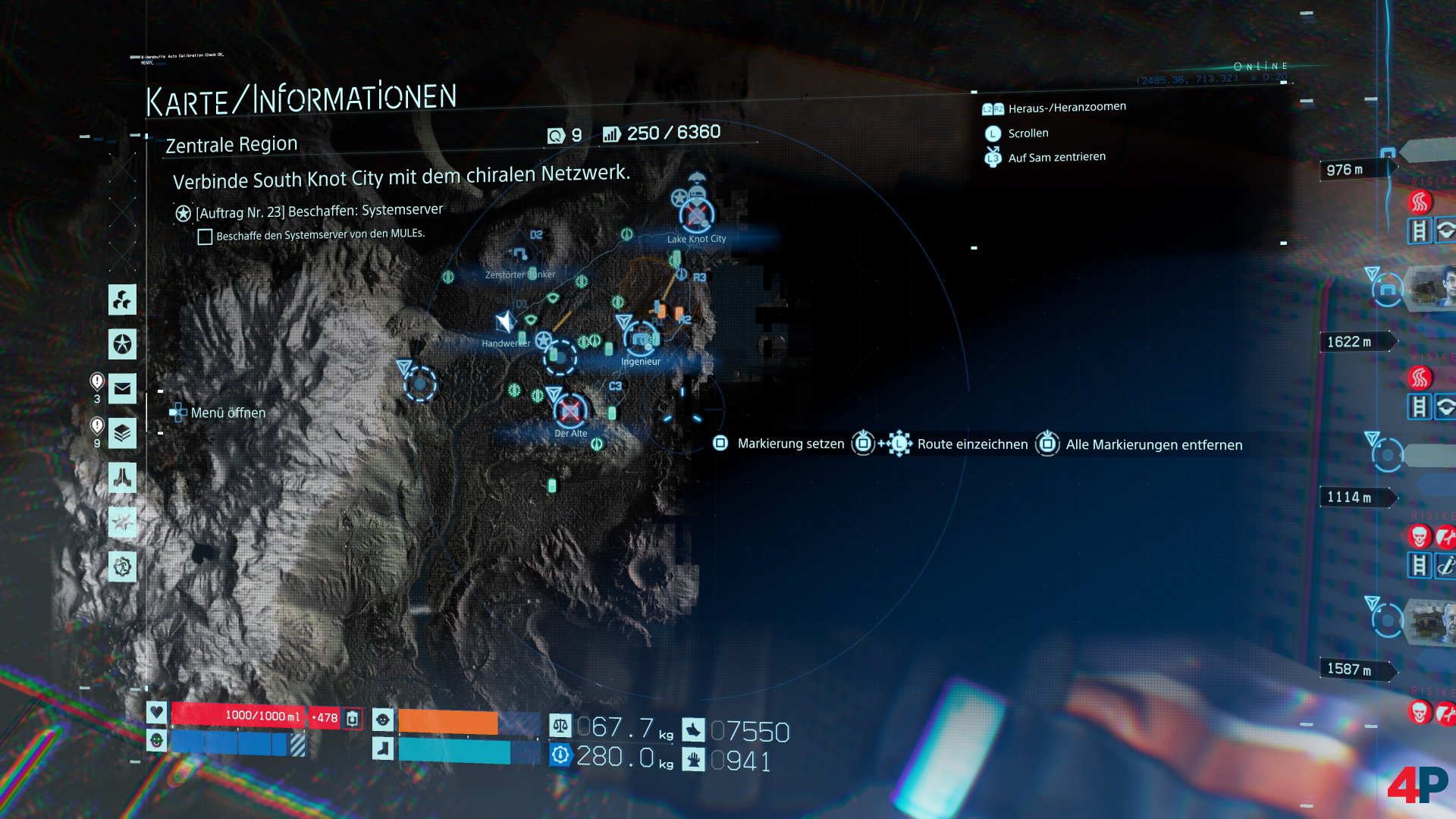Select the star orders icon in sidebar
The image size is (1456, 819).
click(122, 344)
